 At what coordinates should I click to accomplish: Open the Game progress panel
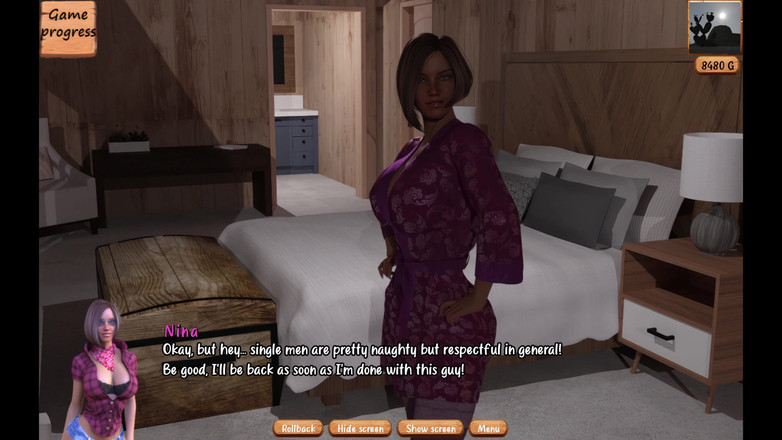pyautogui.click(x=68, y=26)
